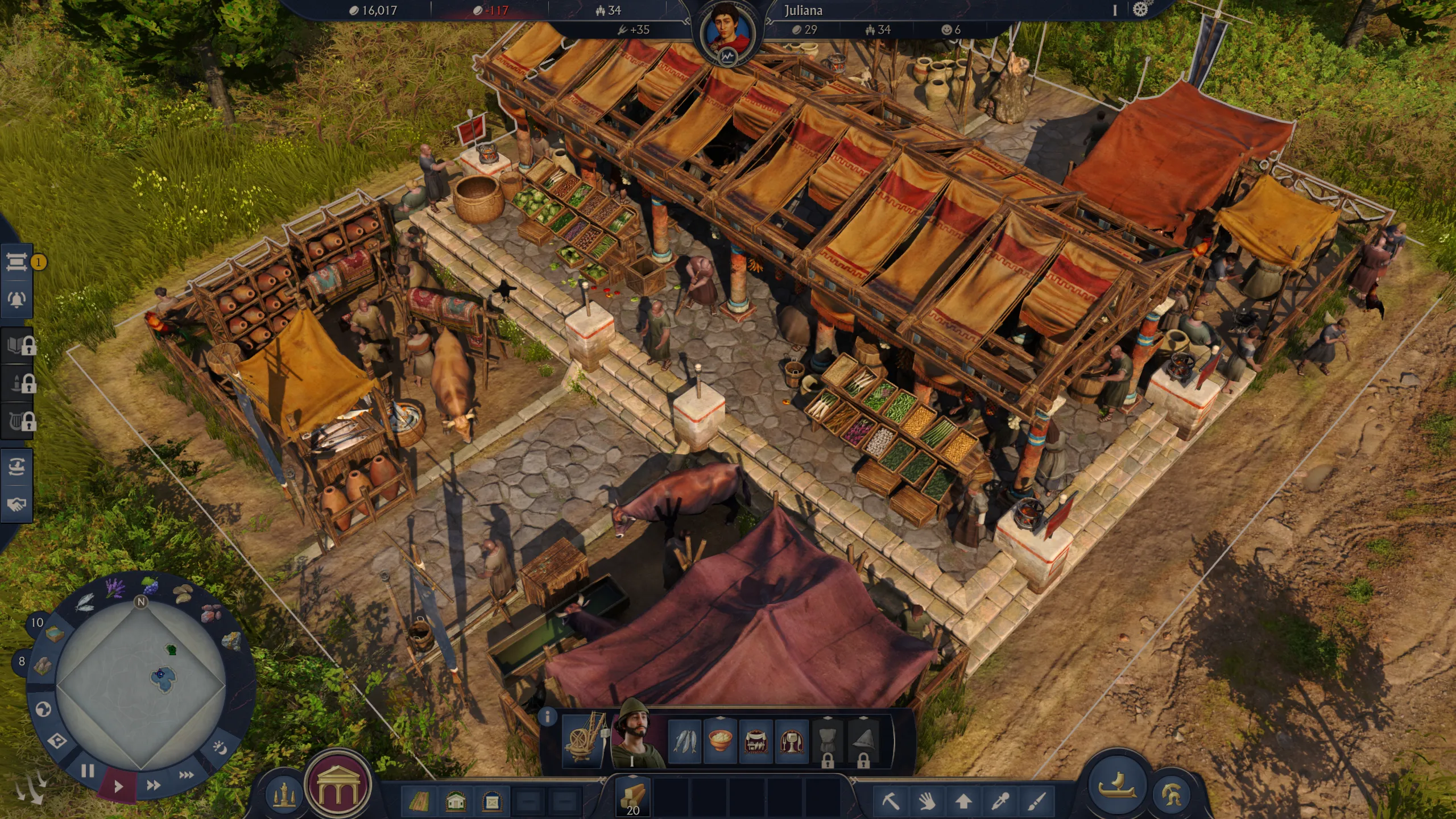Open the trade routes ship-arrows menu
The image size is (1456, 819).
pyautogui.click(x=16, y=467)
